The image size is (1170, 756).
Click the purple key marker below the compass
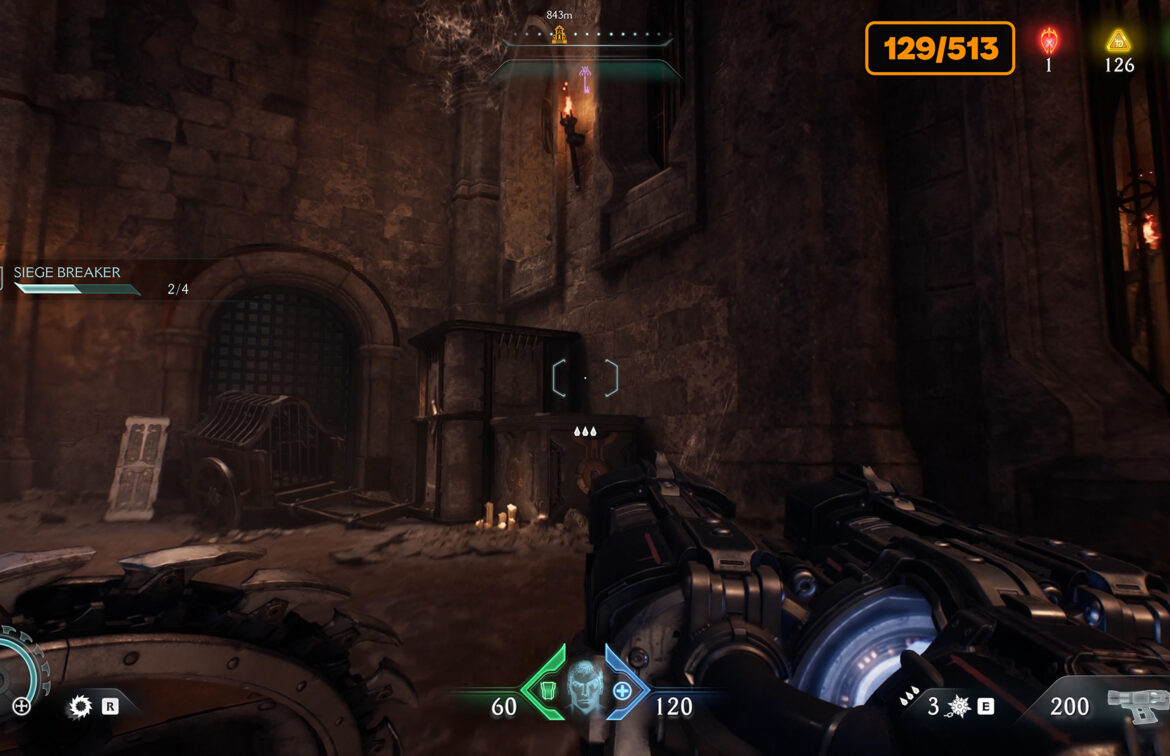(x=584, y=79)
